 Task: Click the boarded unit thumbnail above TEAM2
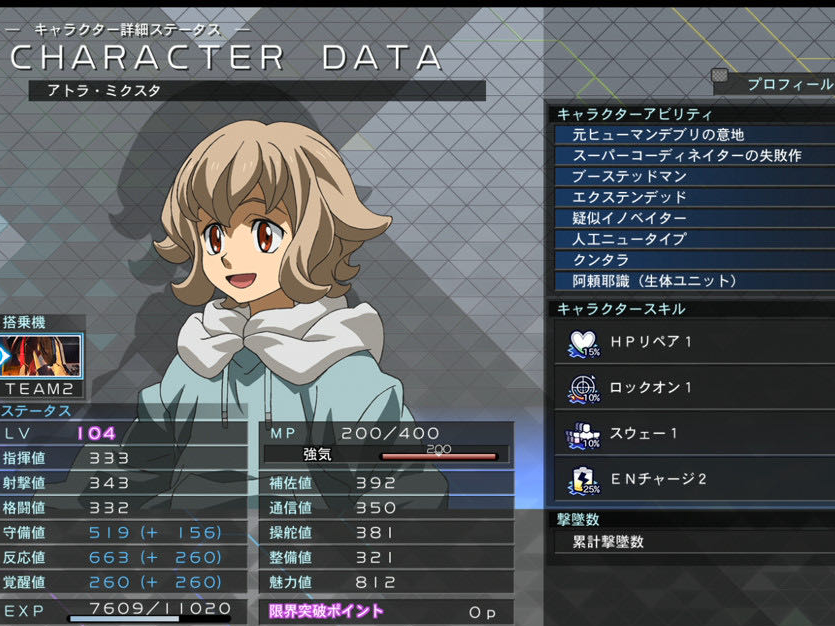pyautogui.click(x=41, y=356)
